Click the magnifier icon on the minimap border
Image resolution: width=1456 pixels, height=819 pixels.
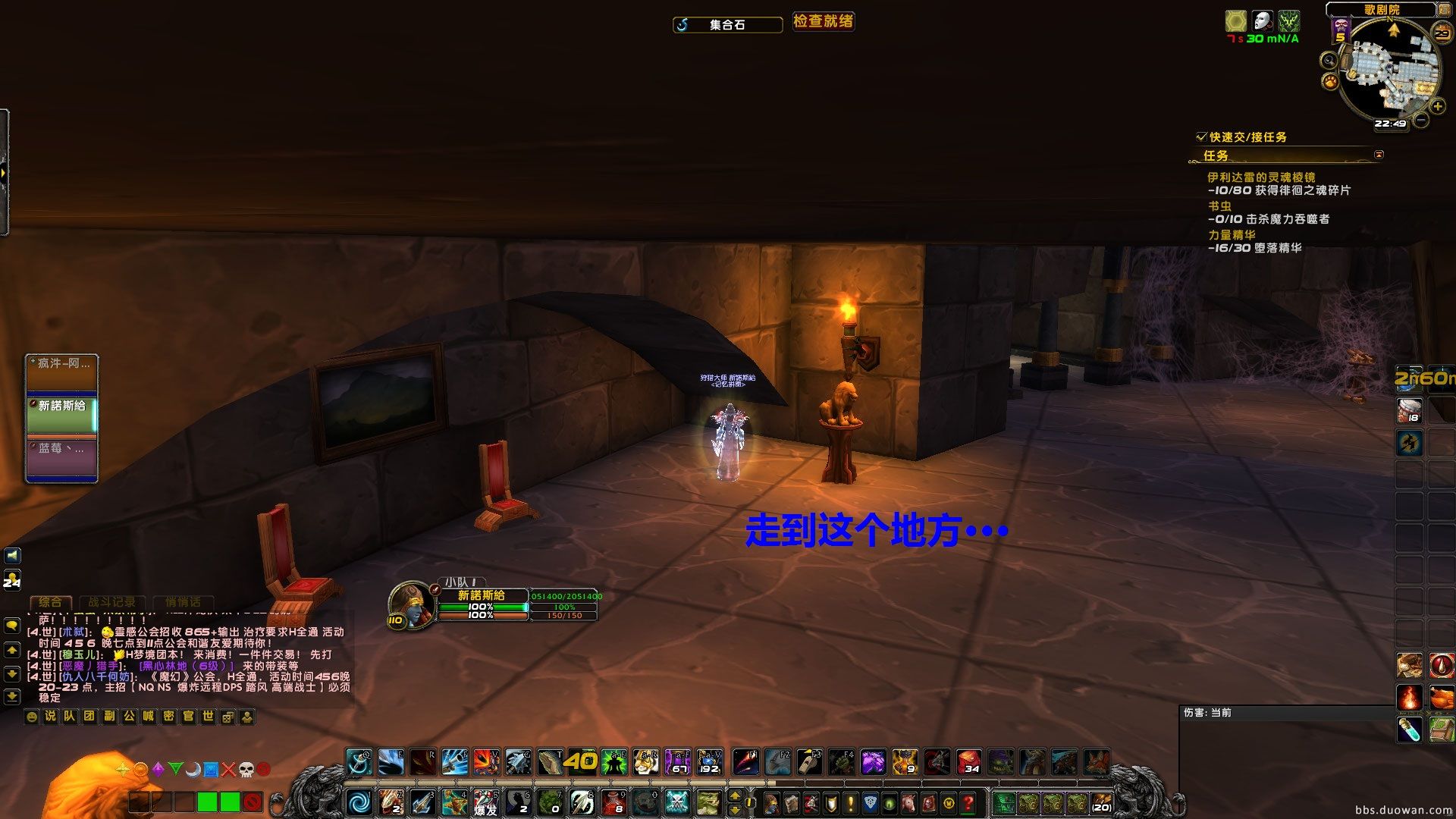[1328, 61]
